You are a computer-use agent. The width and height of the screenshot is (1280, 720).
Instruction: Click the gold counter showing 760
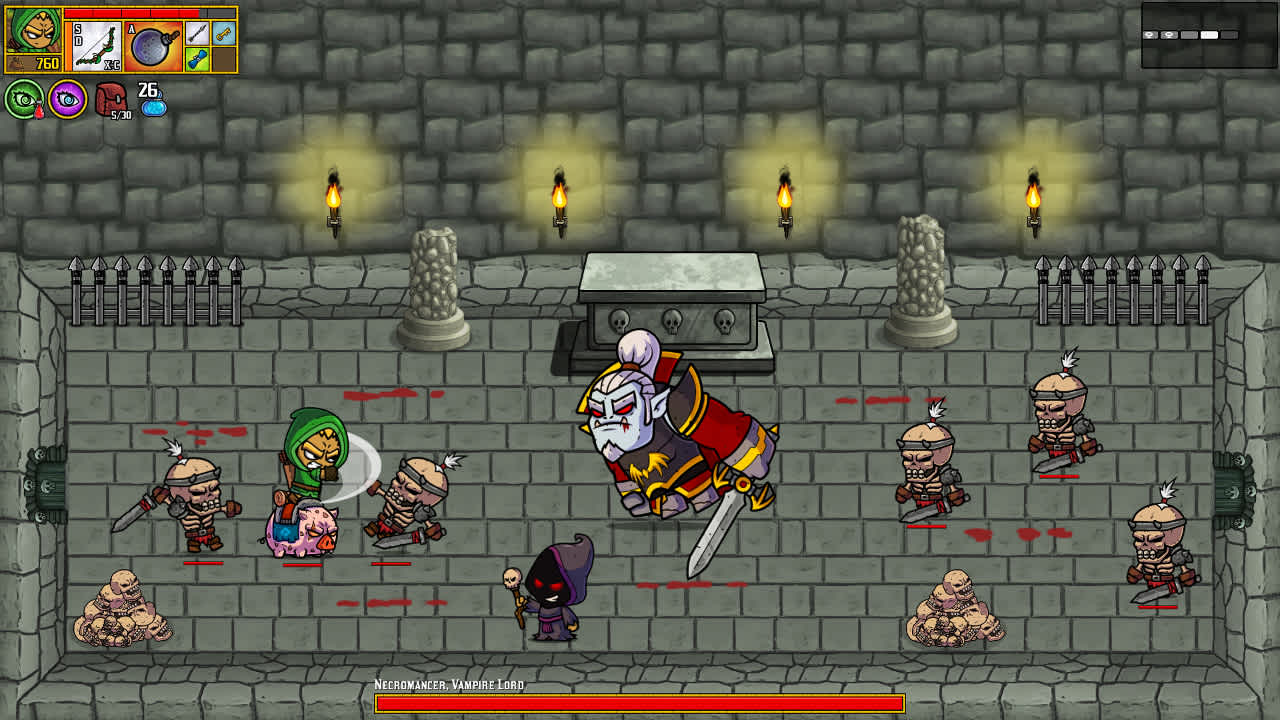point(48,62)
